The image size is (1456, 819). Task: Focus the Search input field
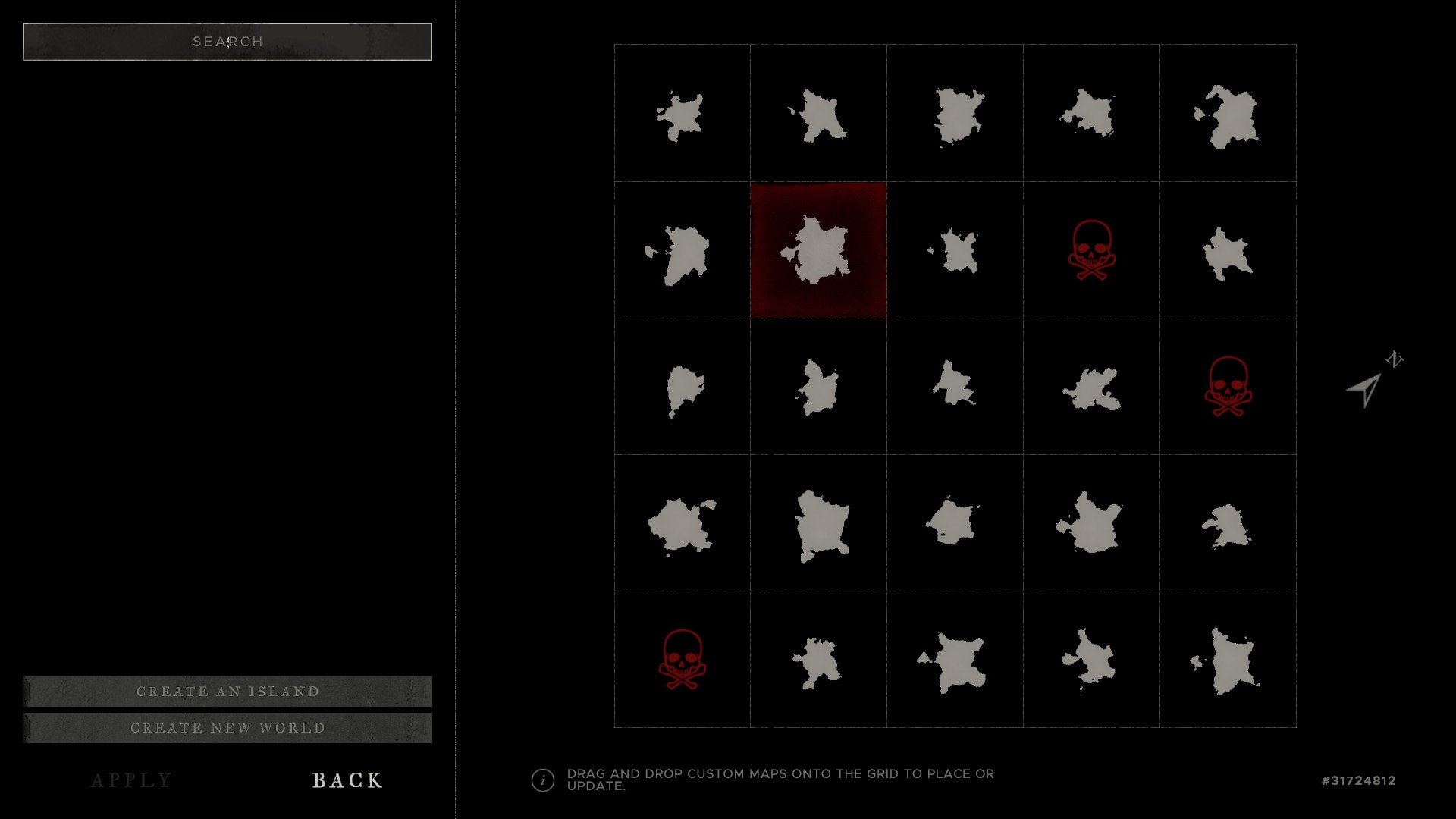point(227,42)
